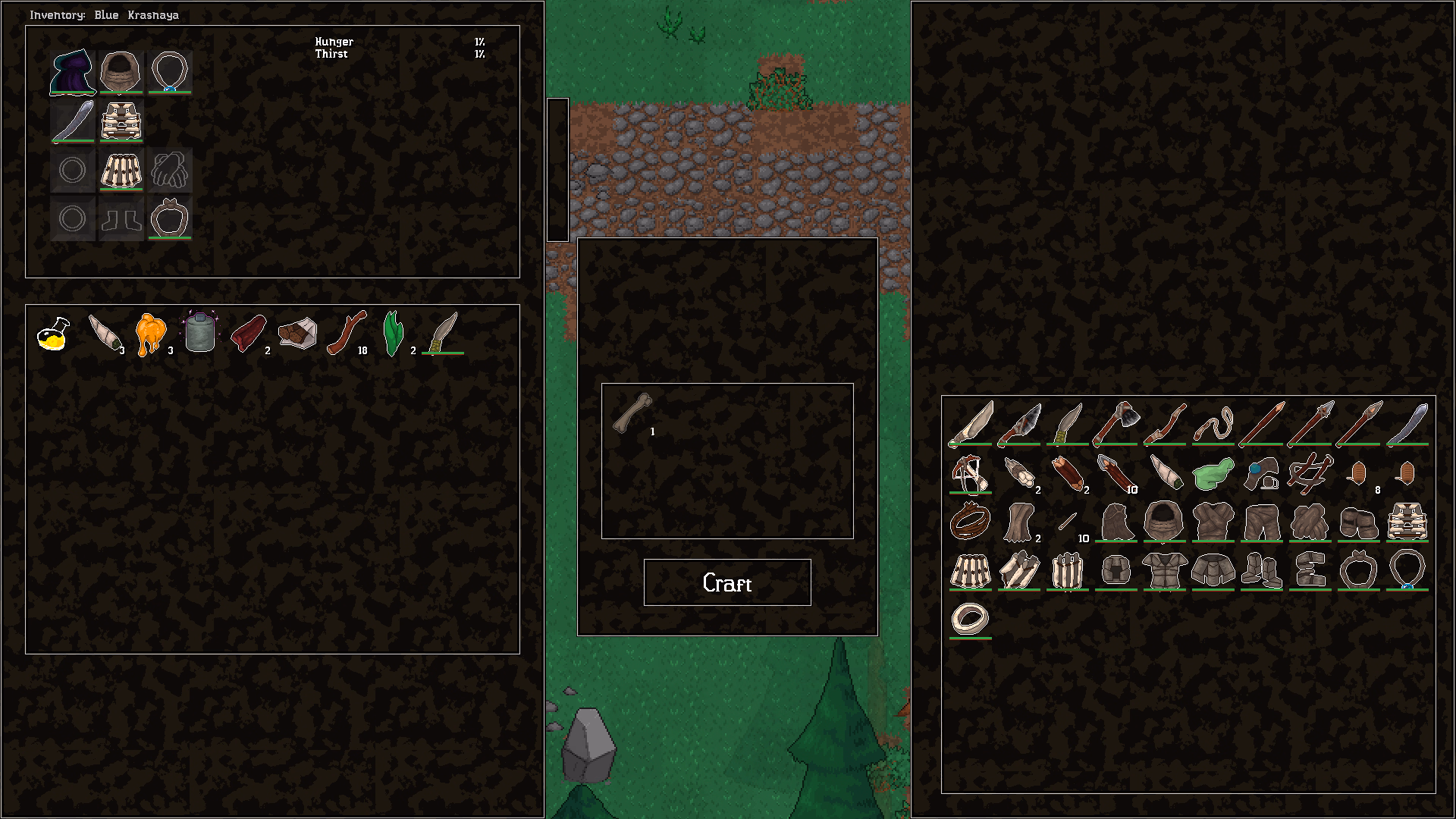Image resolution: width=1456 pixels, height=819 pixels.
Task: Select the equipped curved sword
Action: [73, 121]
